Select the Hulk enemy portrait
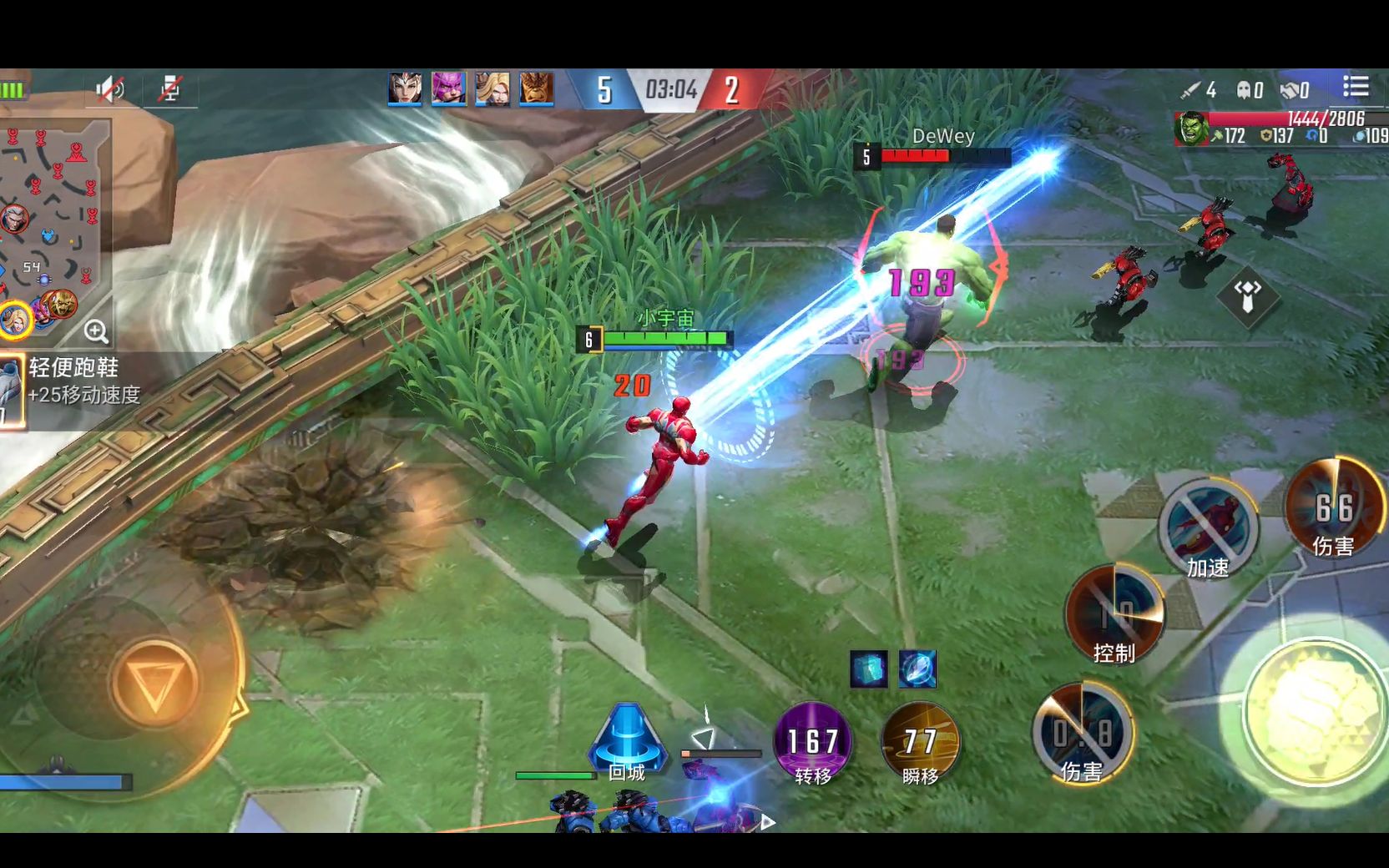Screen dimensions: 1389x868 1191,129
